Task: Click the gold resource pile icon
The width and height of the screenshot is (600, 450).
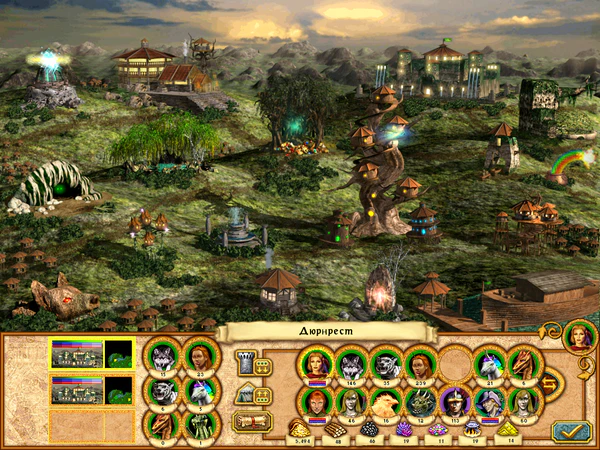Action: pyautogui.click(x=300, y=429)
